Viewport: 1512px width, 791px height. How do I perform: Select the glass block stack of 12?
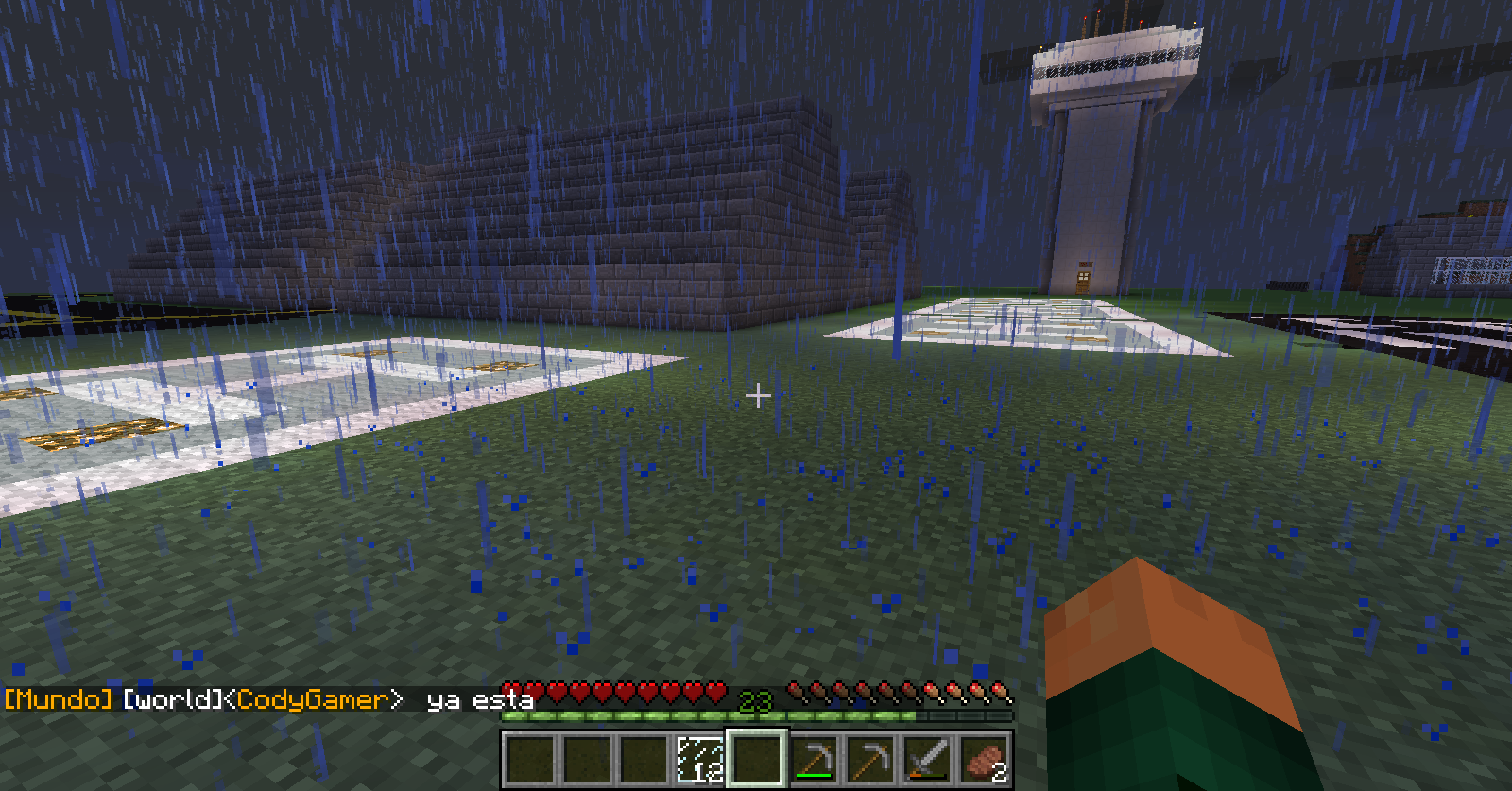[x=700, y=758]
